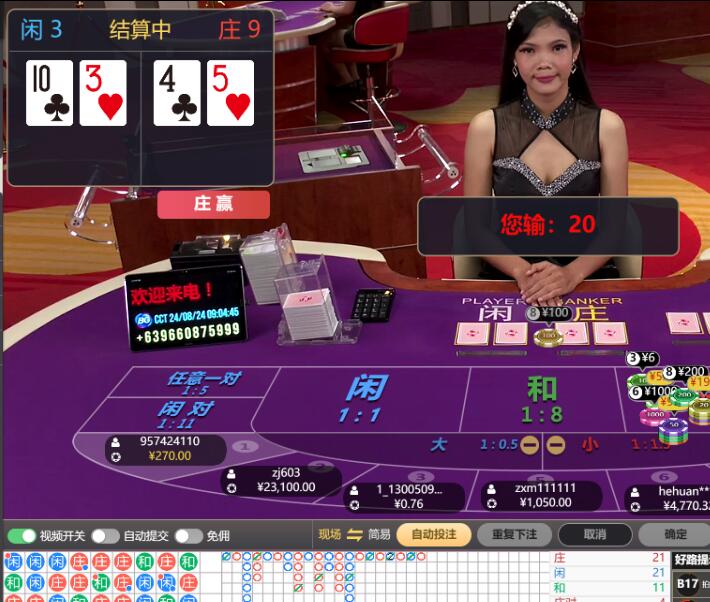
Task: Select player zj603's seat panel
Action: point(280,480)
